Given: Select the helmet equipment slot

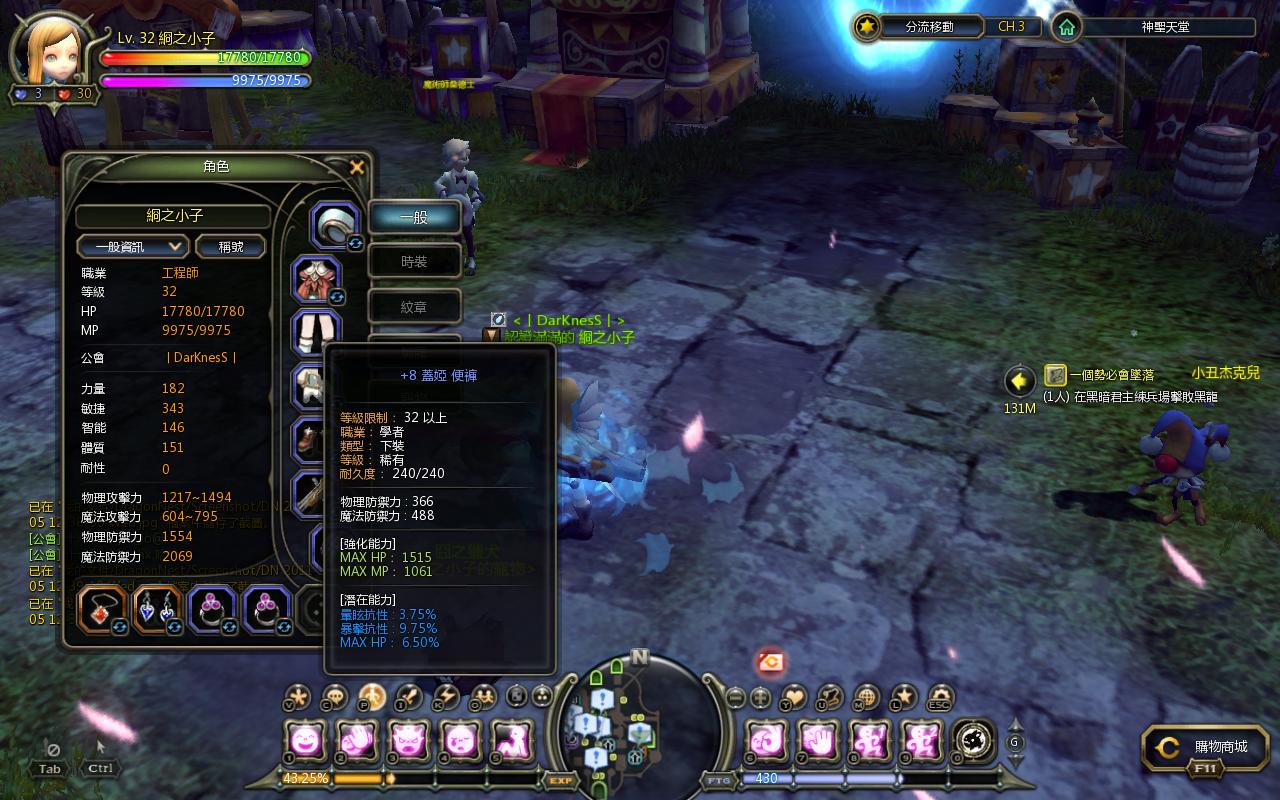Looking at the screenshot, I should [x=334, y=224].
